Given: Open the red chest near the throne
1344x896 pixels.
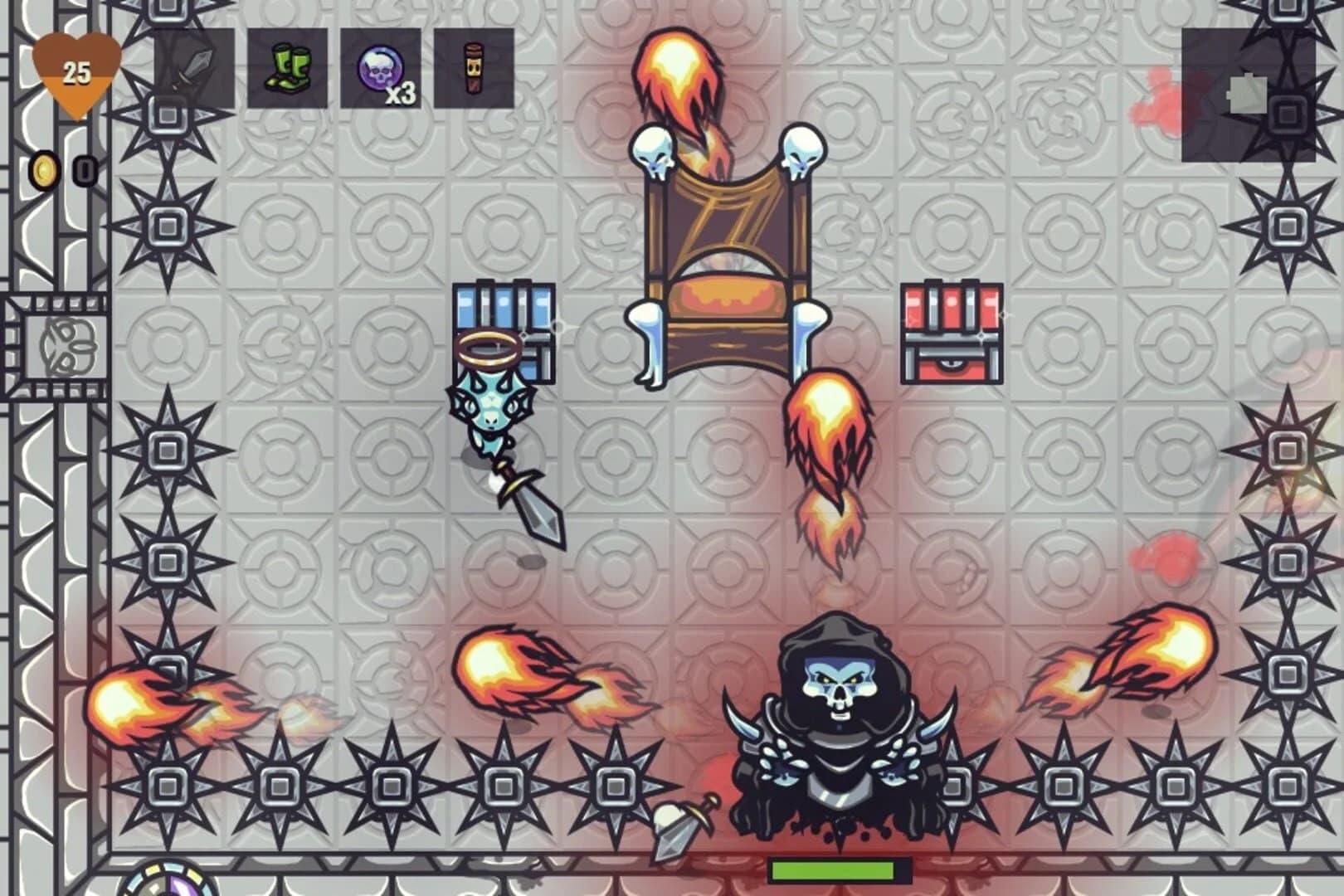Looking at the screenshot, I should point(952,332).
